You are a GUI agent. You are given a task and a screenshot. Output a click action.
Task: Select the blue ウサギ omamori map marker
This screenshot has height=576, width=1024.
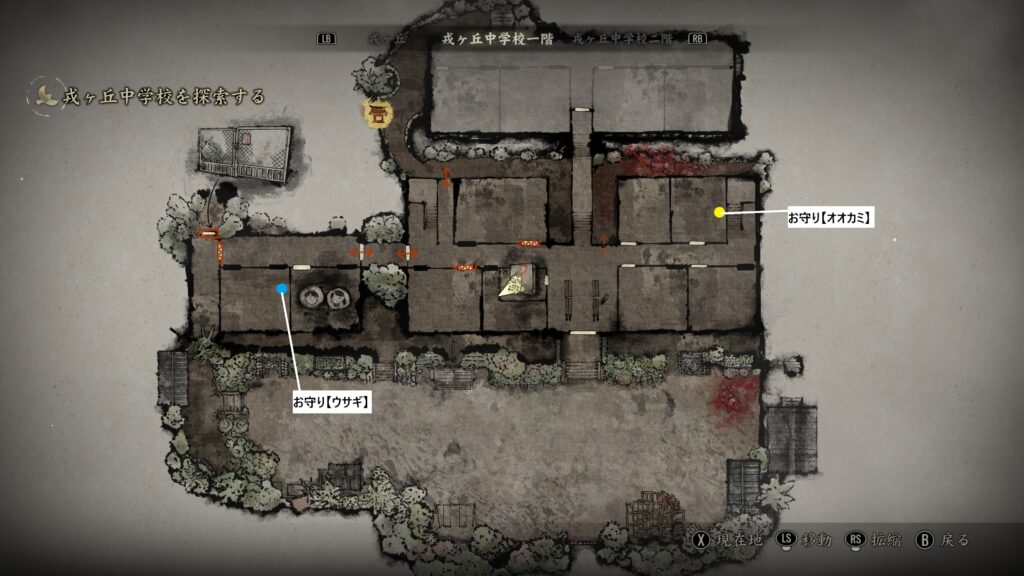pyautogui.click(x=283, y=290)
